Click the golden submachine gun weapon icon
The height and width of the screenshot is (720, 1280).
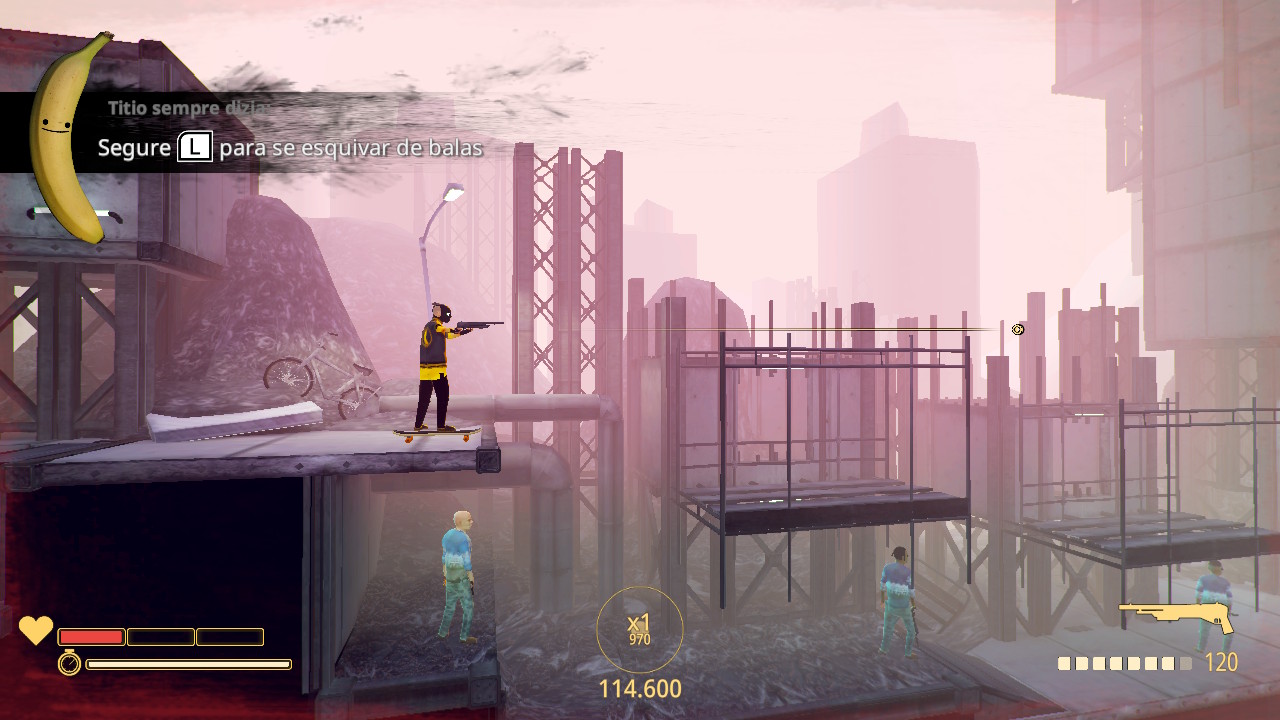tap(1176, 617)
